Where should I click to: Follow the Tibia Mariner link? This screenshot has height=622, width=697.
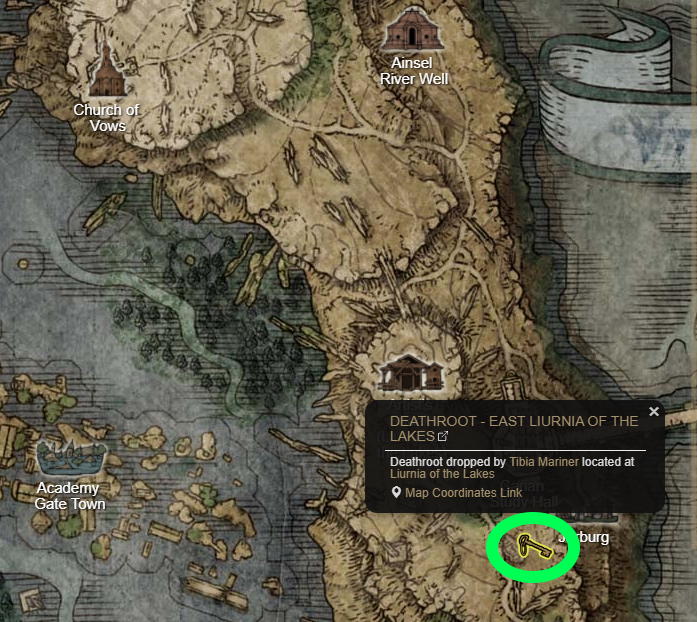pos(544,462)
